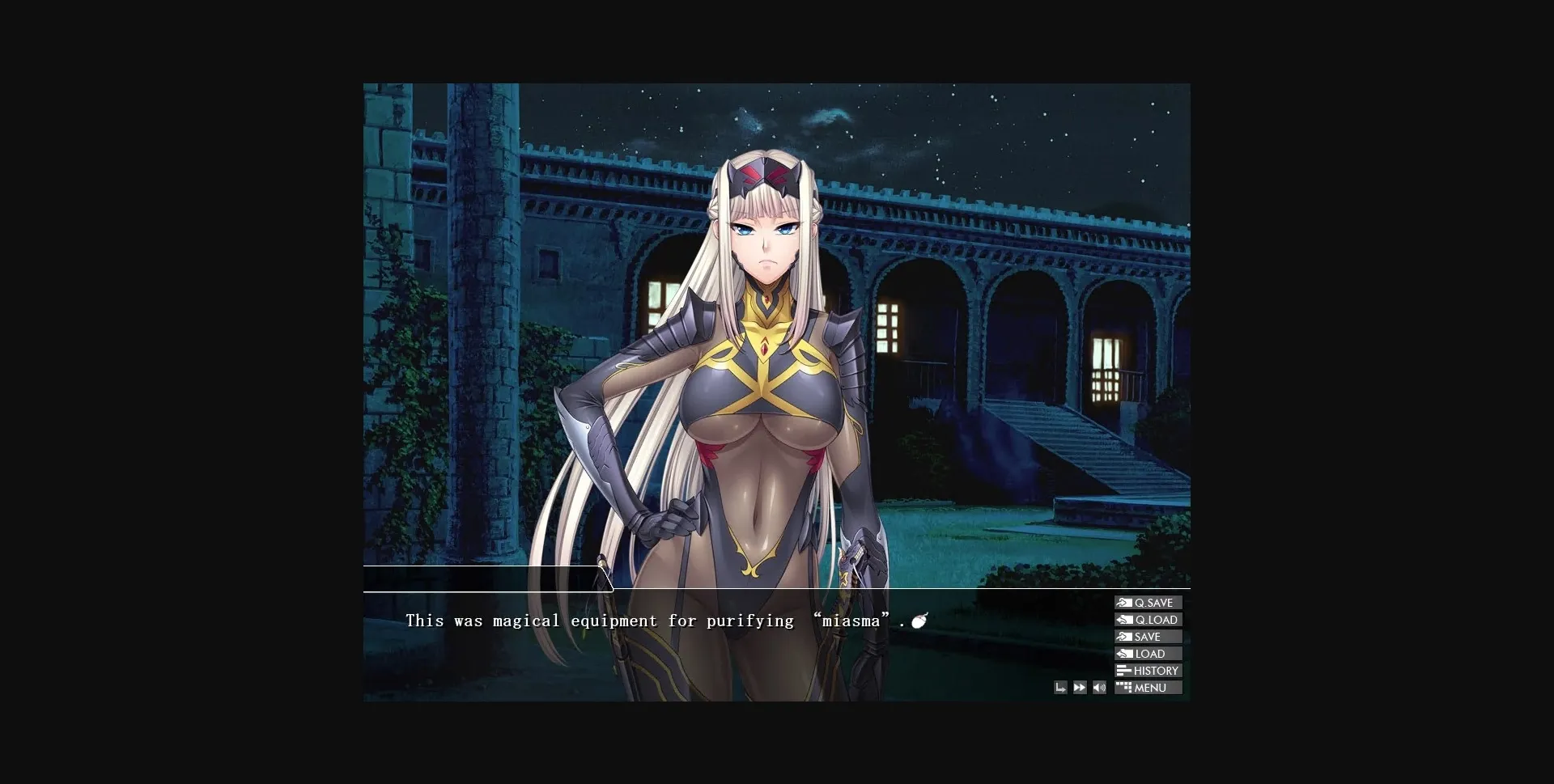Click the list icon beside HISTORY

tap(1123, 670)
